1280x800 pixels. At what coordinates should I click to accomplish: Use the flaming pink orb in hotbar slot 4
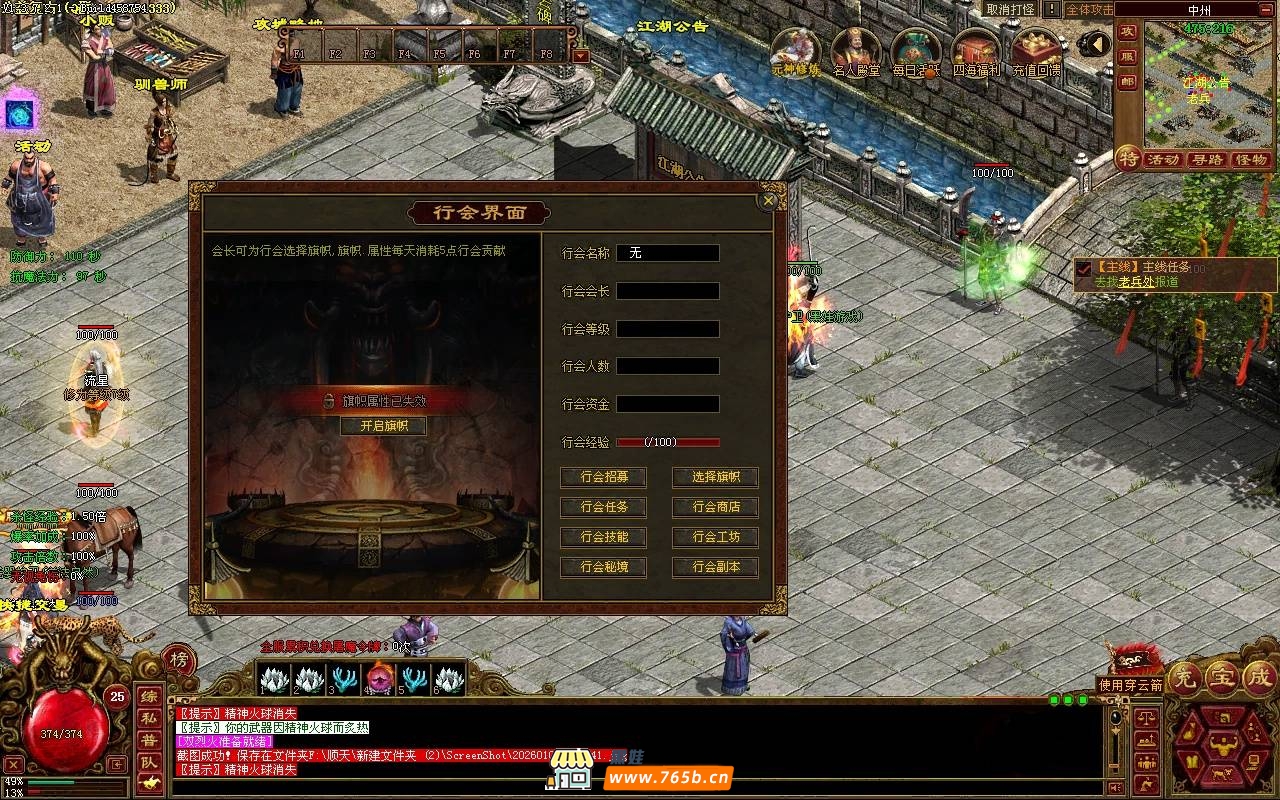379,679
